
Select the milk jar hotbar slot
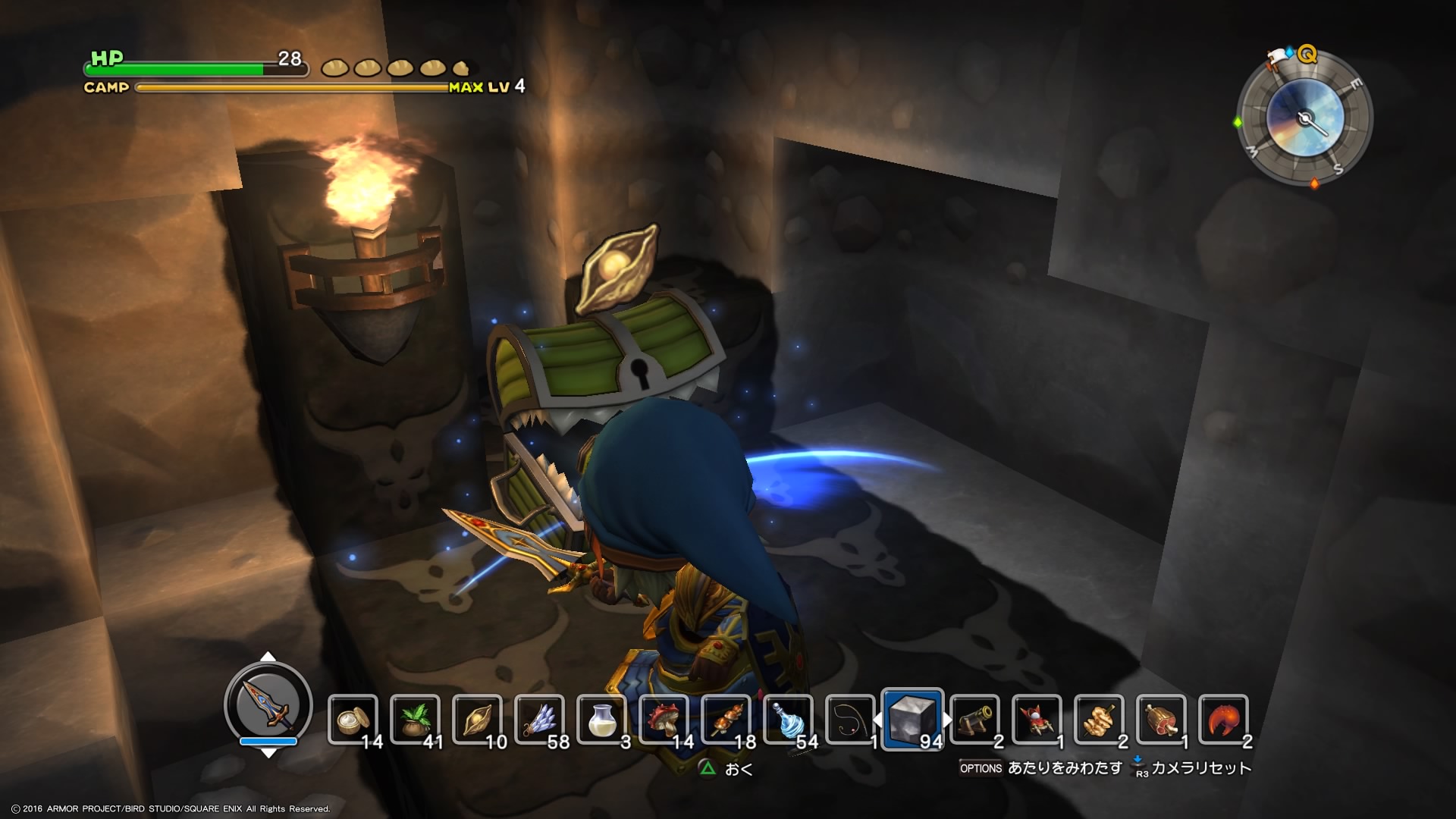tap(601, 720)
